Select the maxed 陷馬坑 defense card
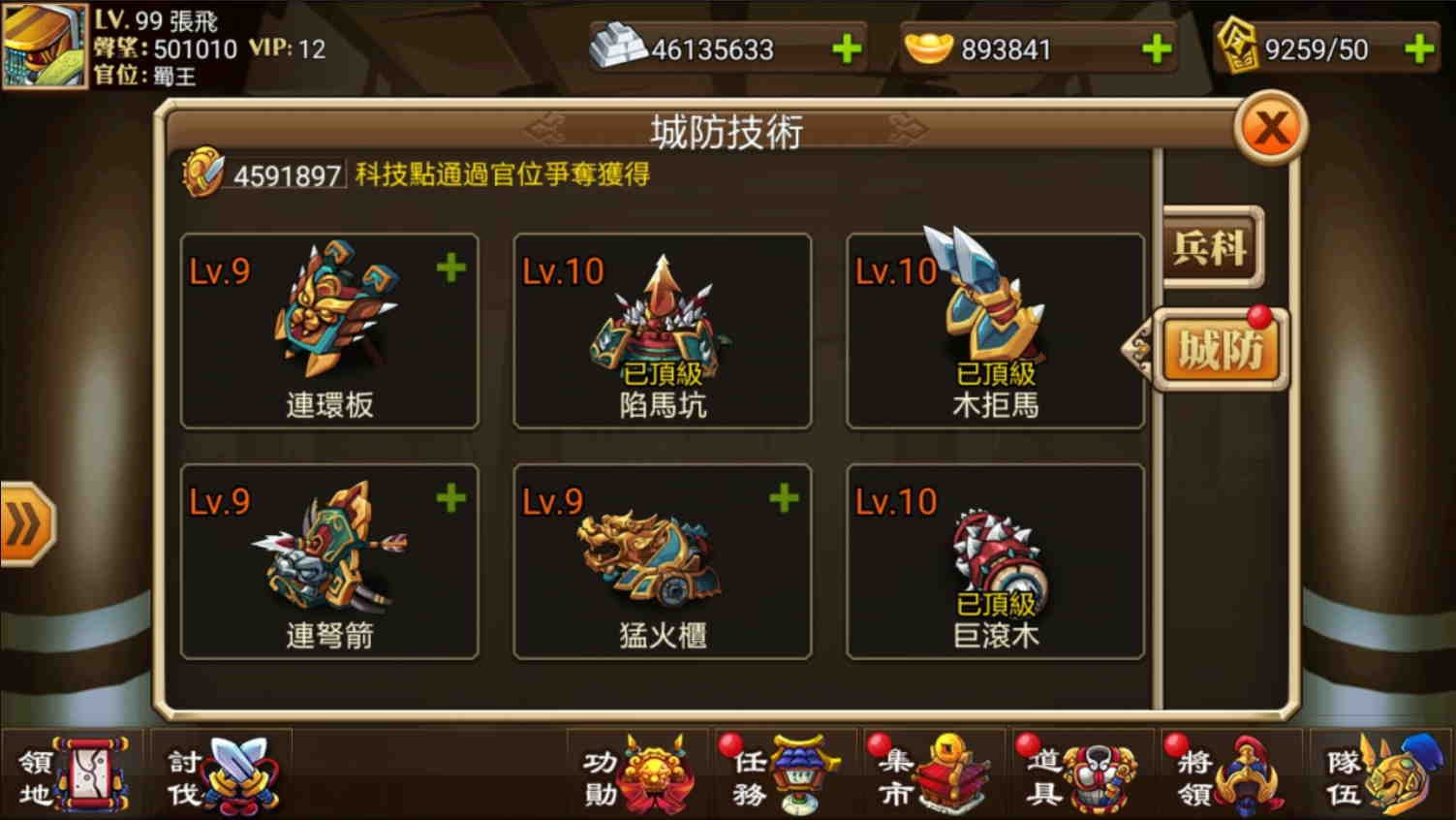Image resolution: width=1456 pixels, height=820 pixels. (663, 330)
